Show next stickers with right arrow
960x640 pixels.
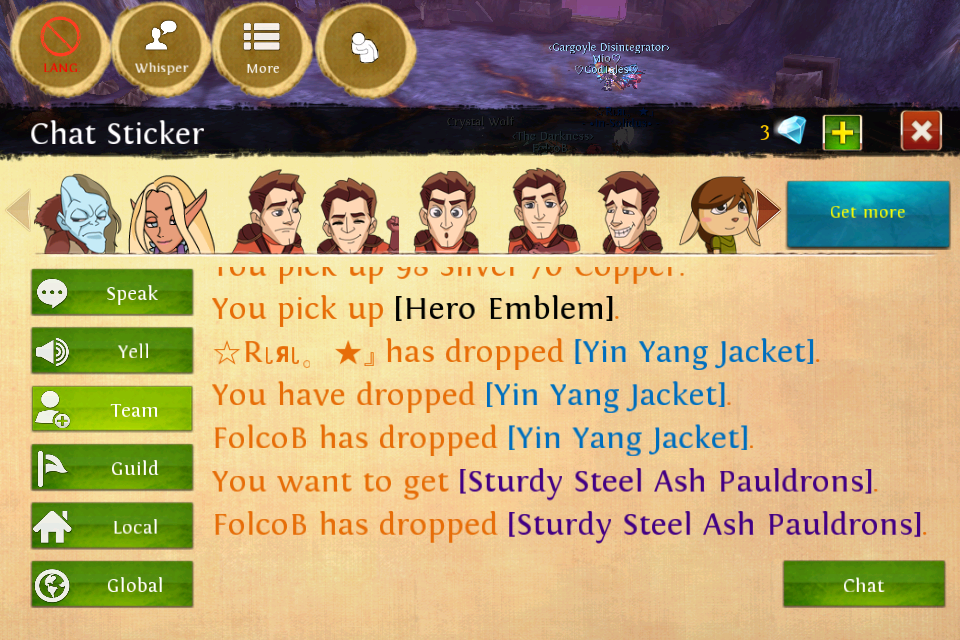point(768,210)
